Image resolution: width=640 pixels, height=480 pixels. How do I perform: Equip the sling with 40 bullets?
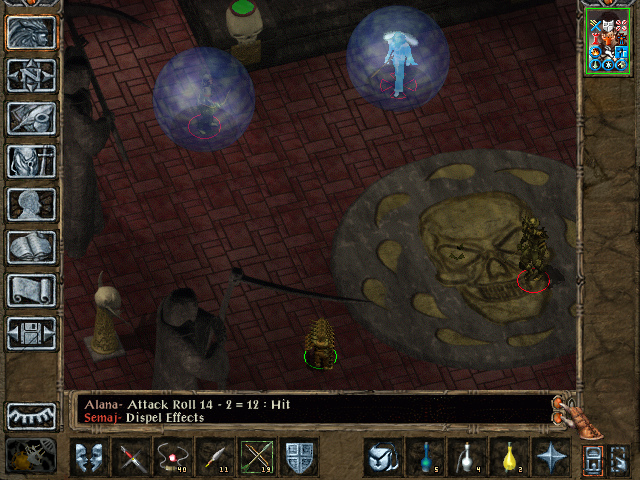click(173, 458)
